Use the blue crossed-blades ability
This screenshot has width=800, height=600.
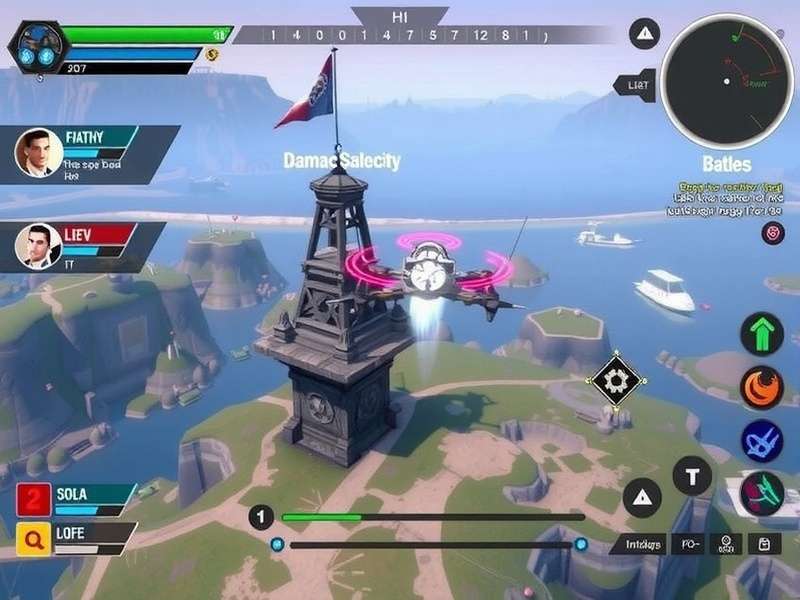761,441
